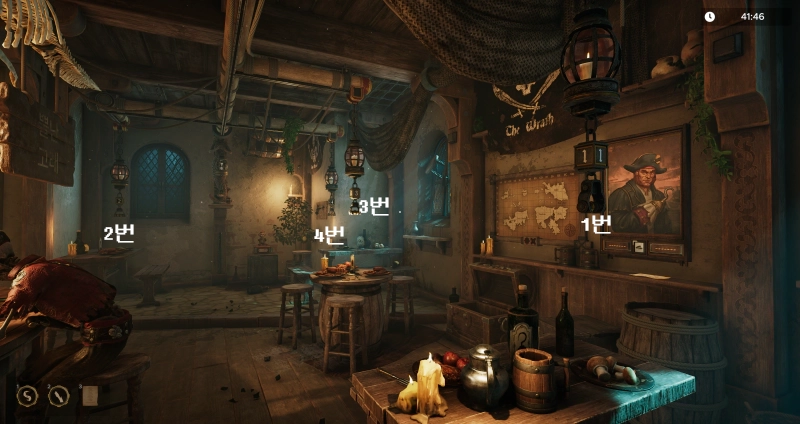Select the slanted stick item in slot 2

coord(58,396)
